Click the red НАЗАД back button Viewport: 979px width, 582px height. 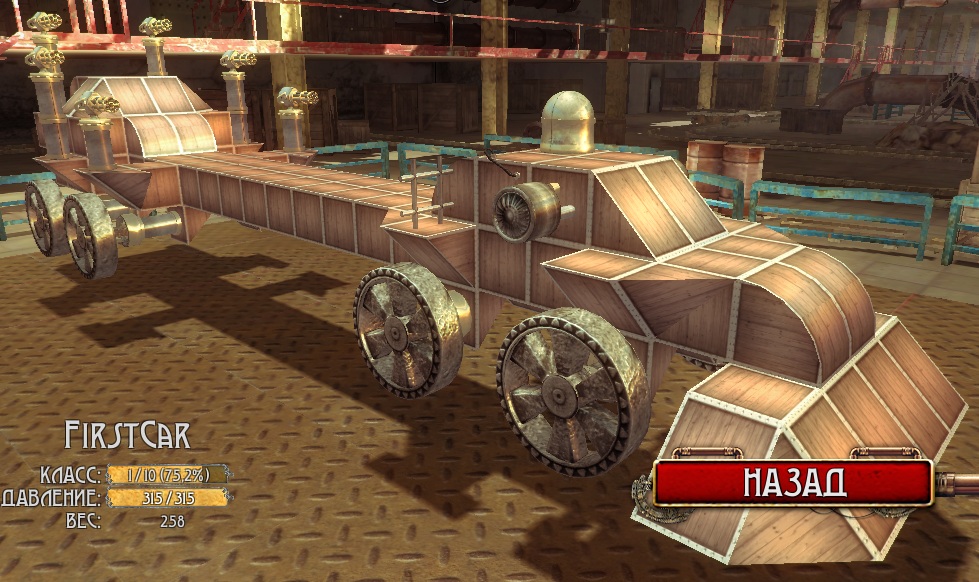pyautogui.click(x=793, y=482)
